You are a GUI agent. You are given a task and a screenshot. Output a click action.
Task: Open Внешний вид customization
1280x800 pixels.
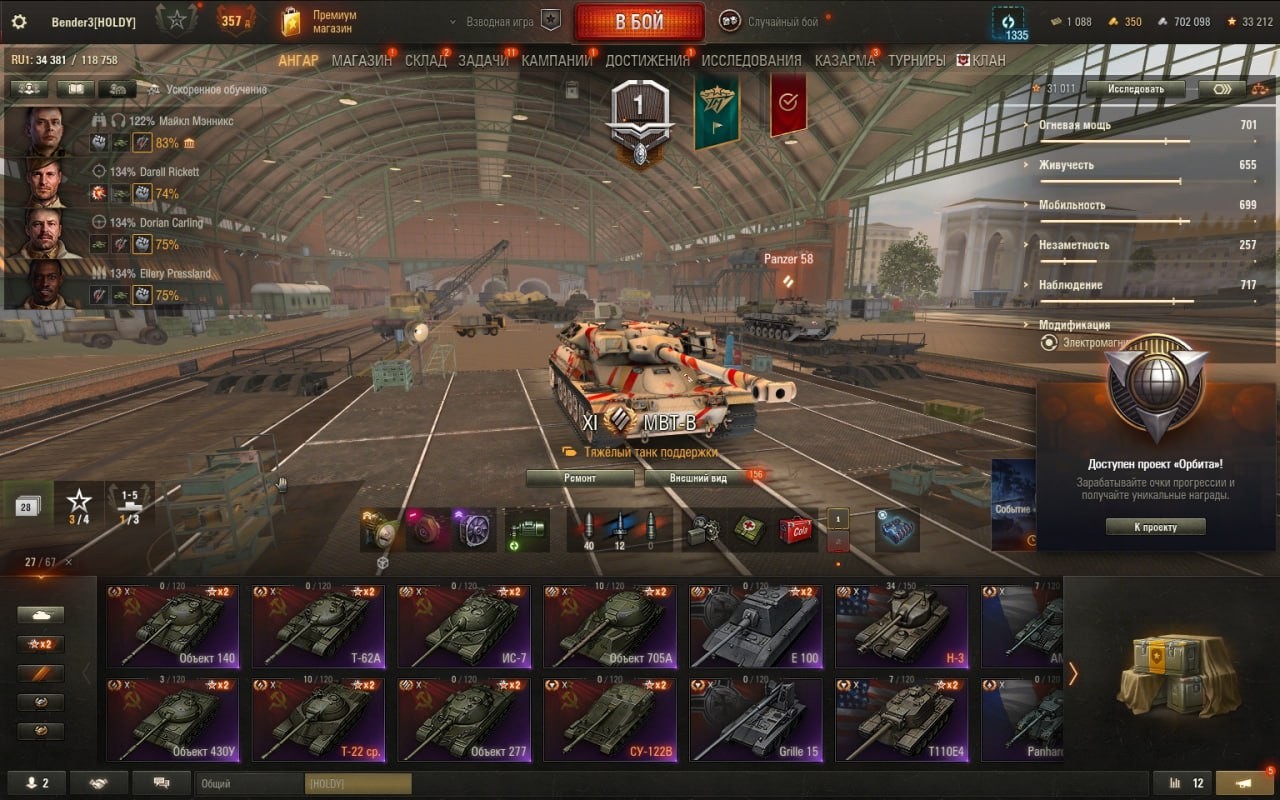coord(699,478)
